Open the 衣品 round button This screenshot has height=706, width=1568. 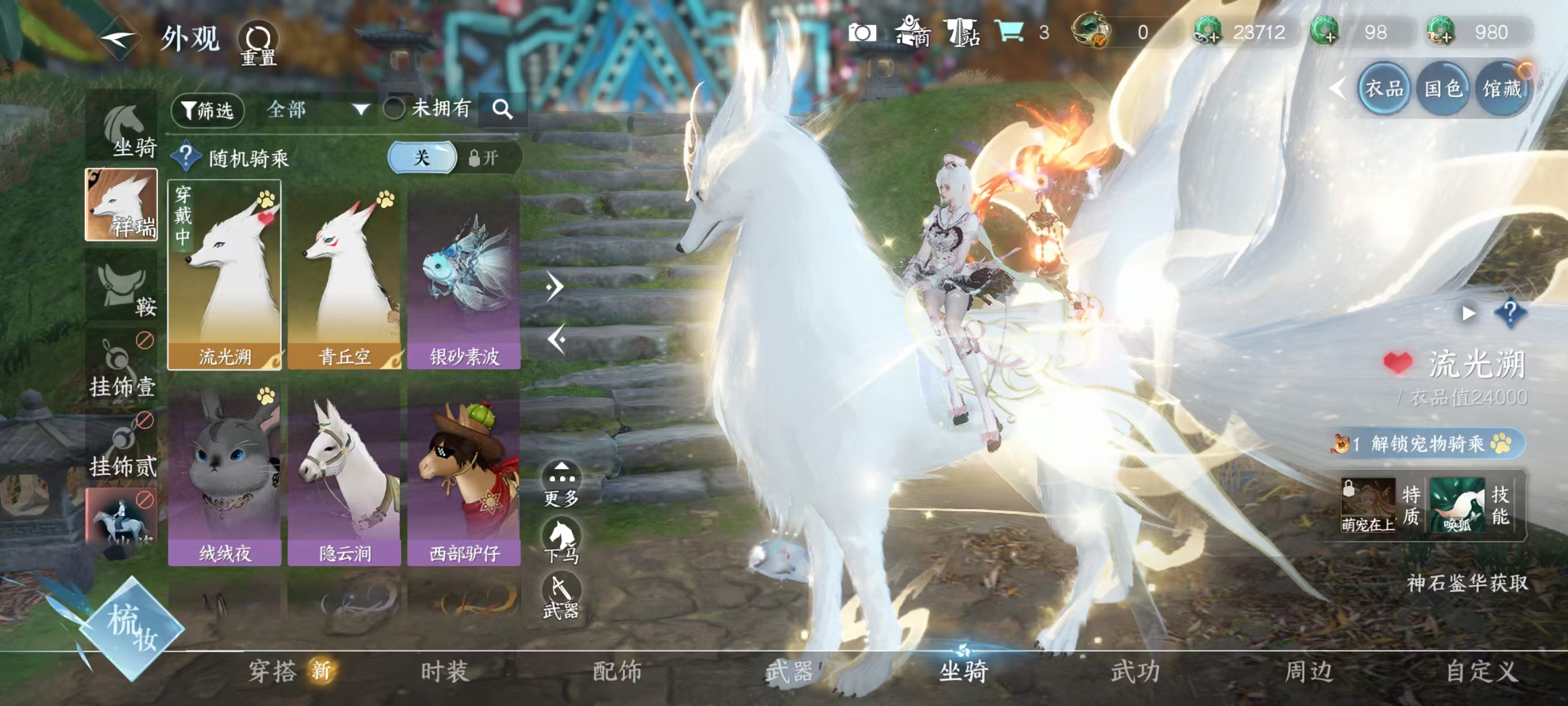click(1384, 89)
